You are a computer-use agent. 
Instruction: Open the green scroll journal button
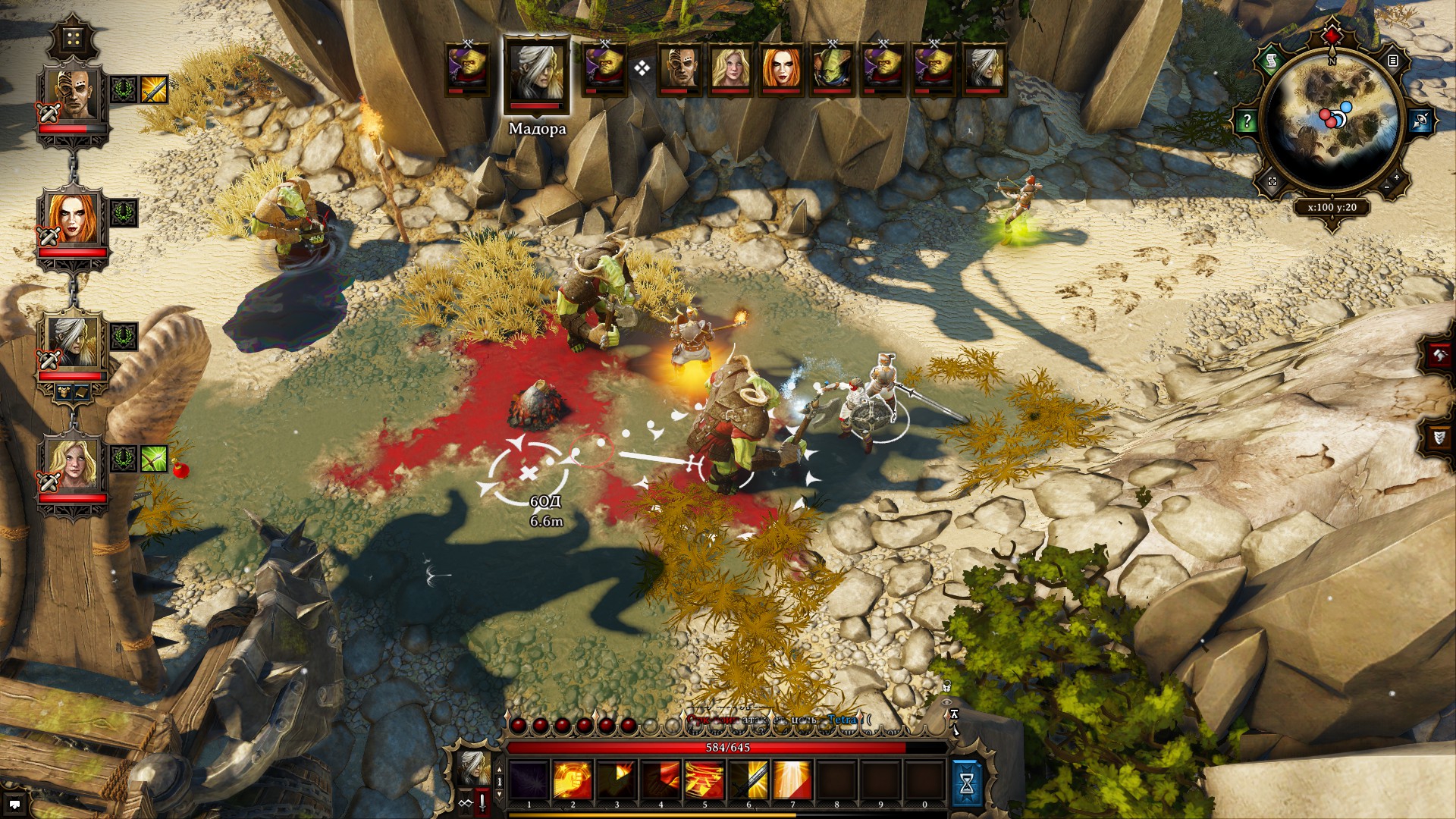coord(1272,61)
